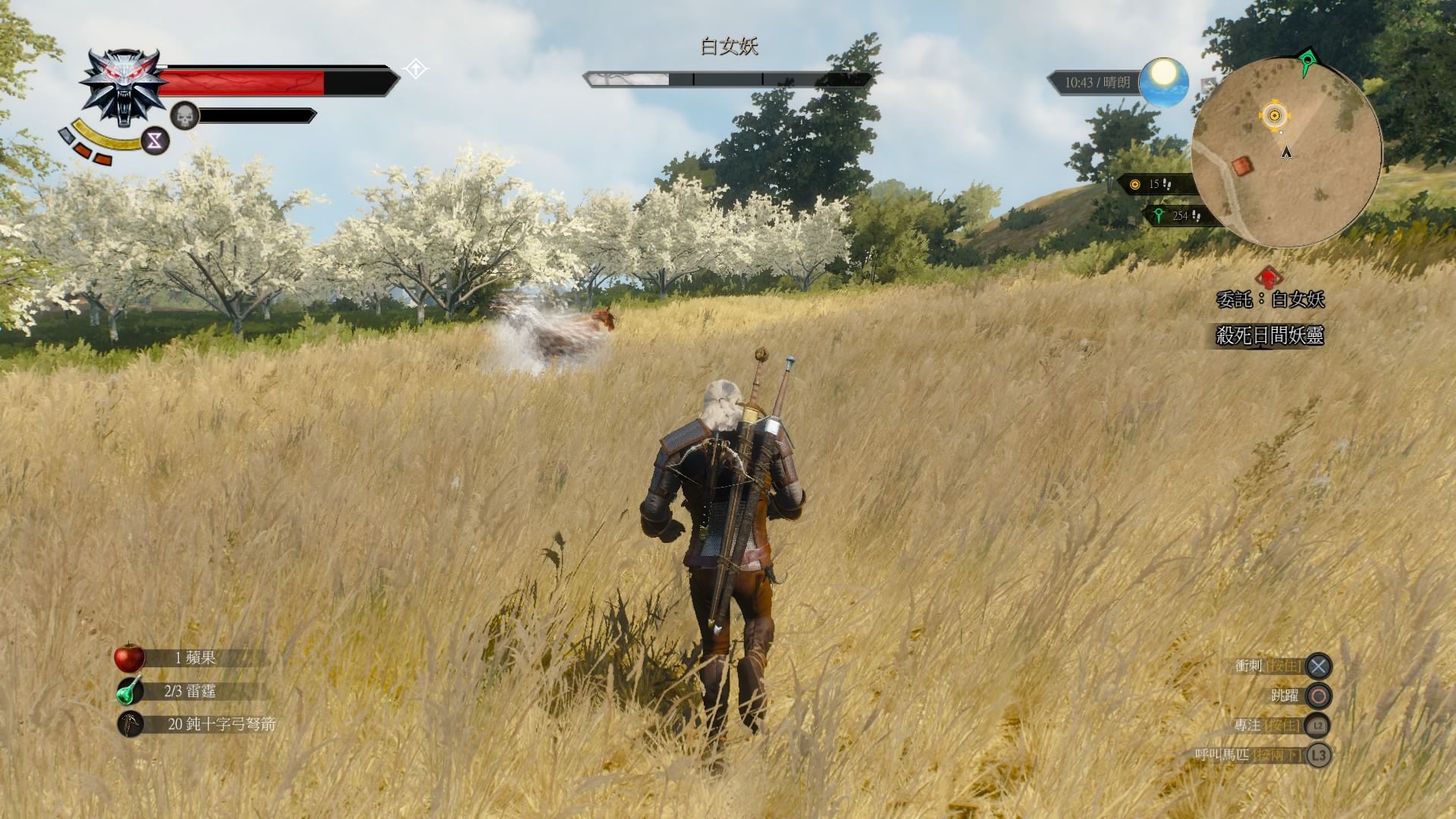1456x819 pixels.
Task: Open the circular minimap
Action: [x=1286, y=152]
